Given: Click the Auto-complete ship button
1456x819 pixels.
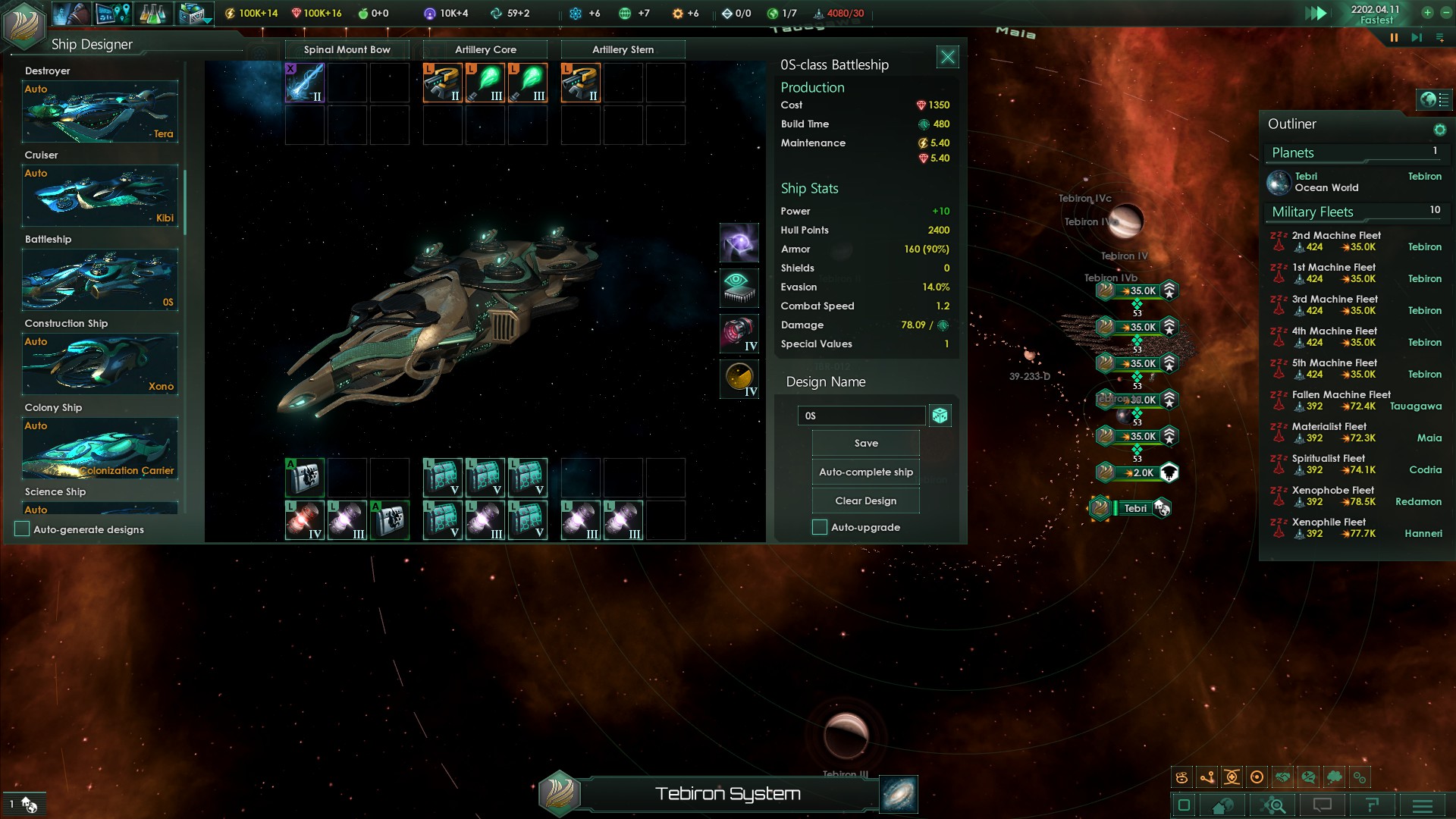Looking at the screenshot, I should 865,472.
